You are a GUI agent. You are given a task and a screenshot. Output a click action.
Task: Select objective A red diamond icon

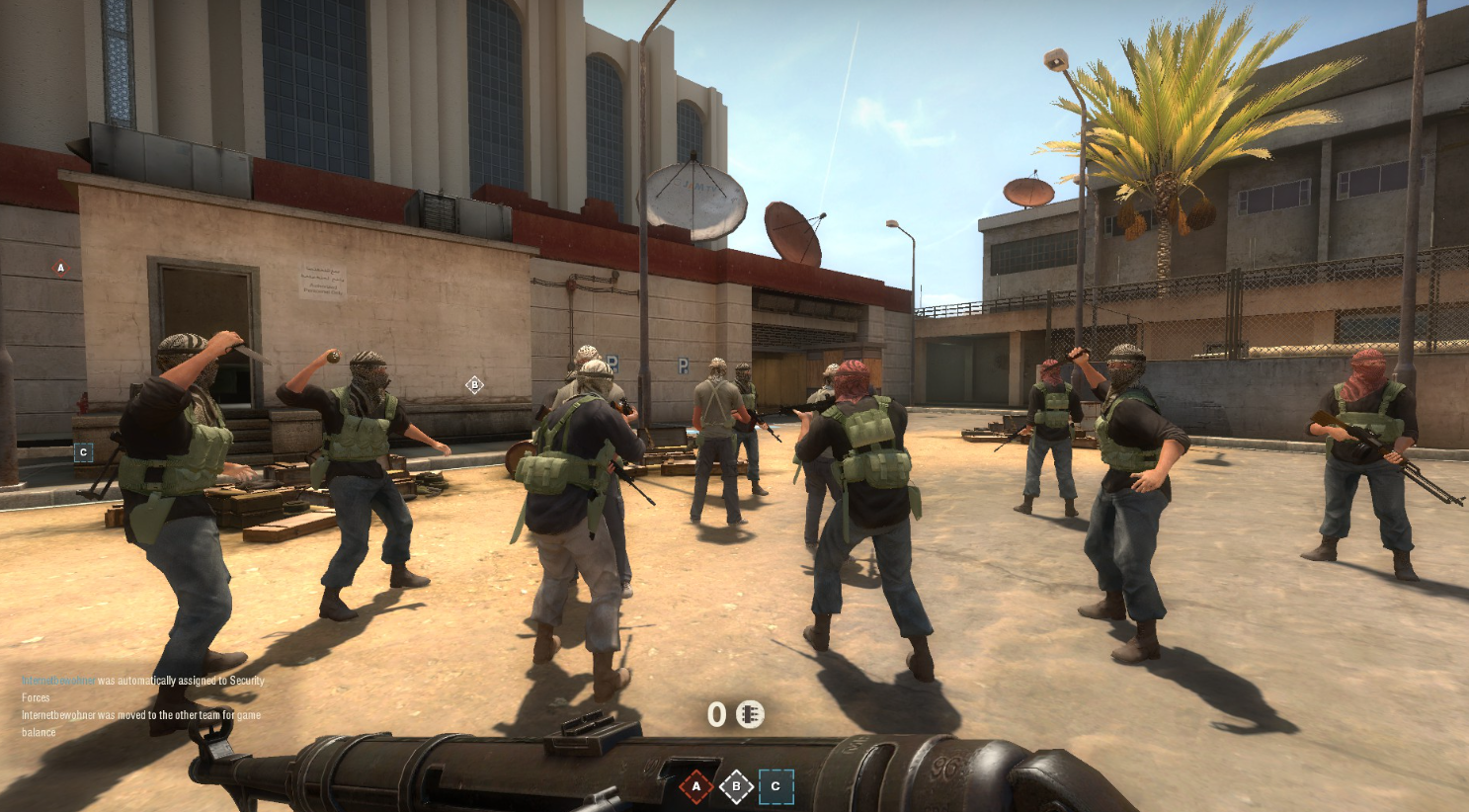click(x=696, y=786)
